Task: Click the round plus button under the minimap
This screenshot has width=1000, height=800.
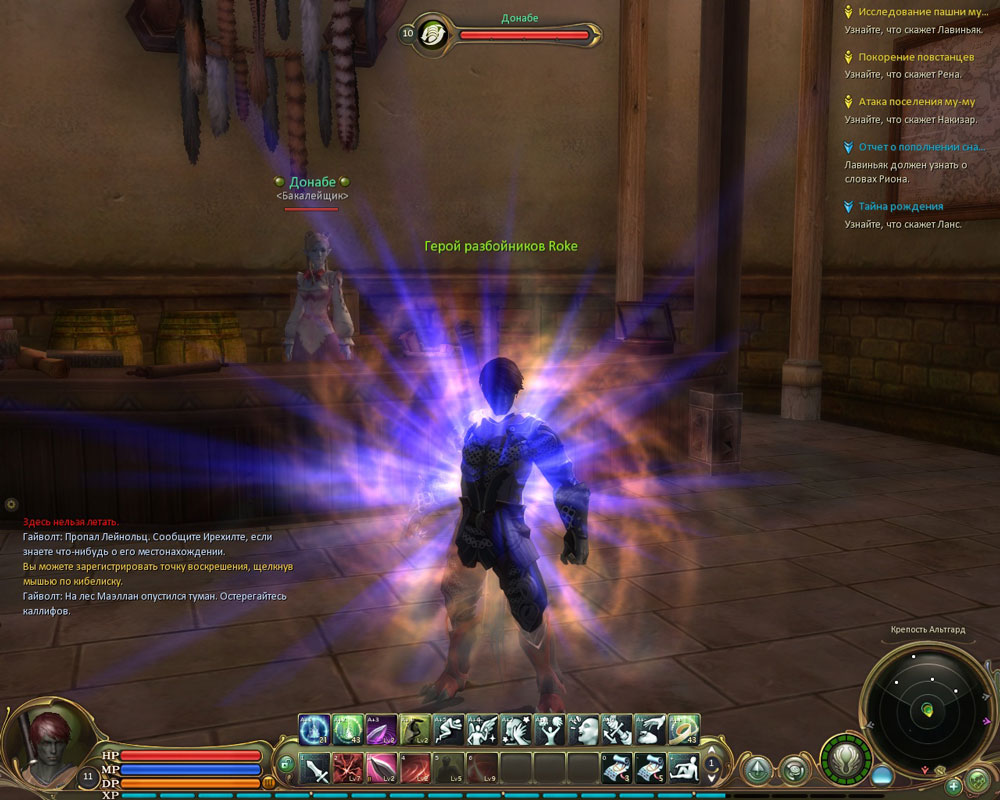Action: pos(954,785)
